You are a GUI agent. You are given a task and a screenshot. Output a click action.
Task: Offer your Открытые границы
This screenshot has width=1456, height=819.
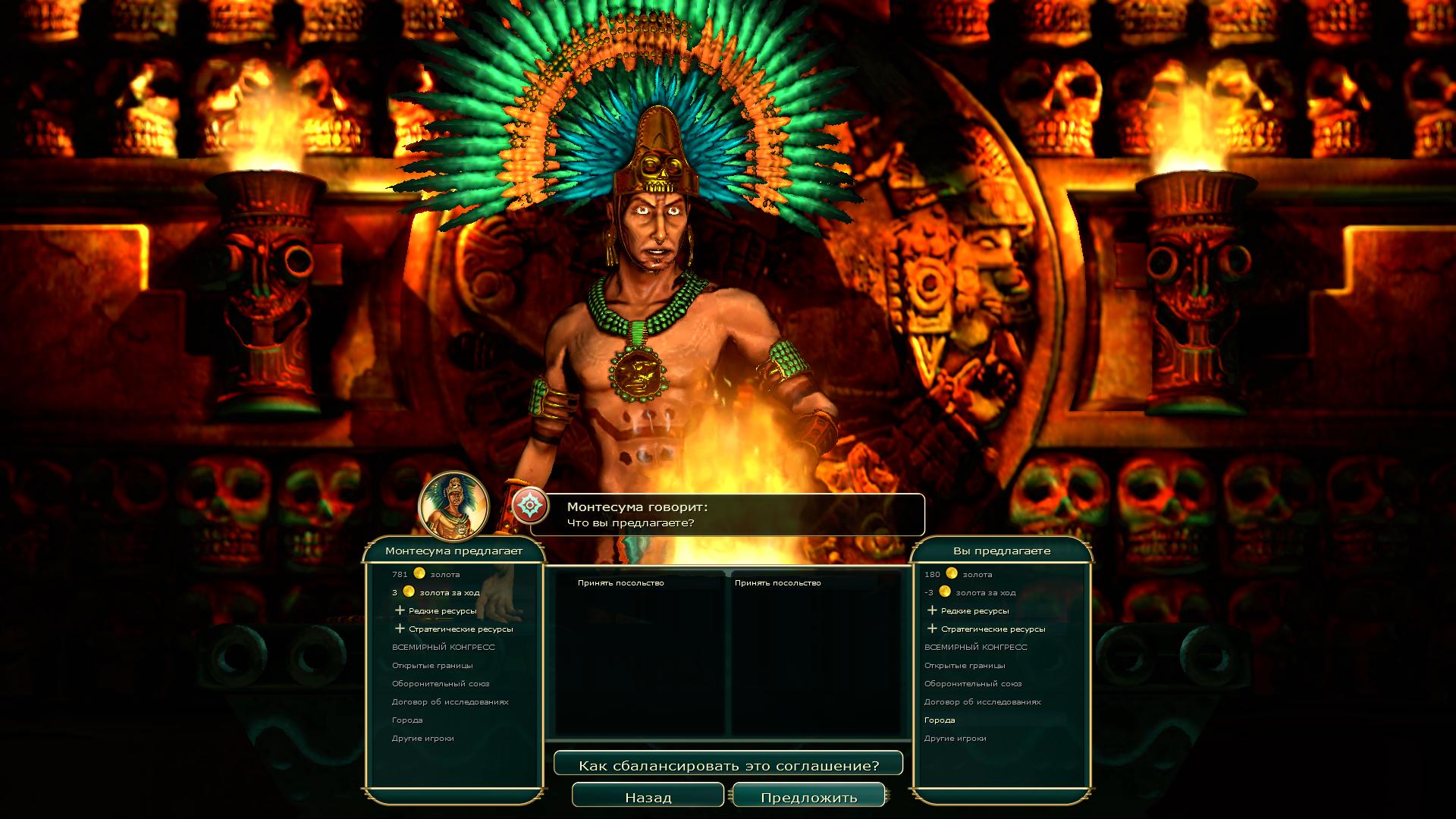tap(965, 665)
